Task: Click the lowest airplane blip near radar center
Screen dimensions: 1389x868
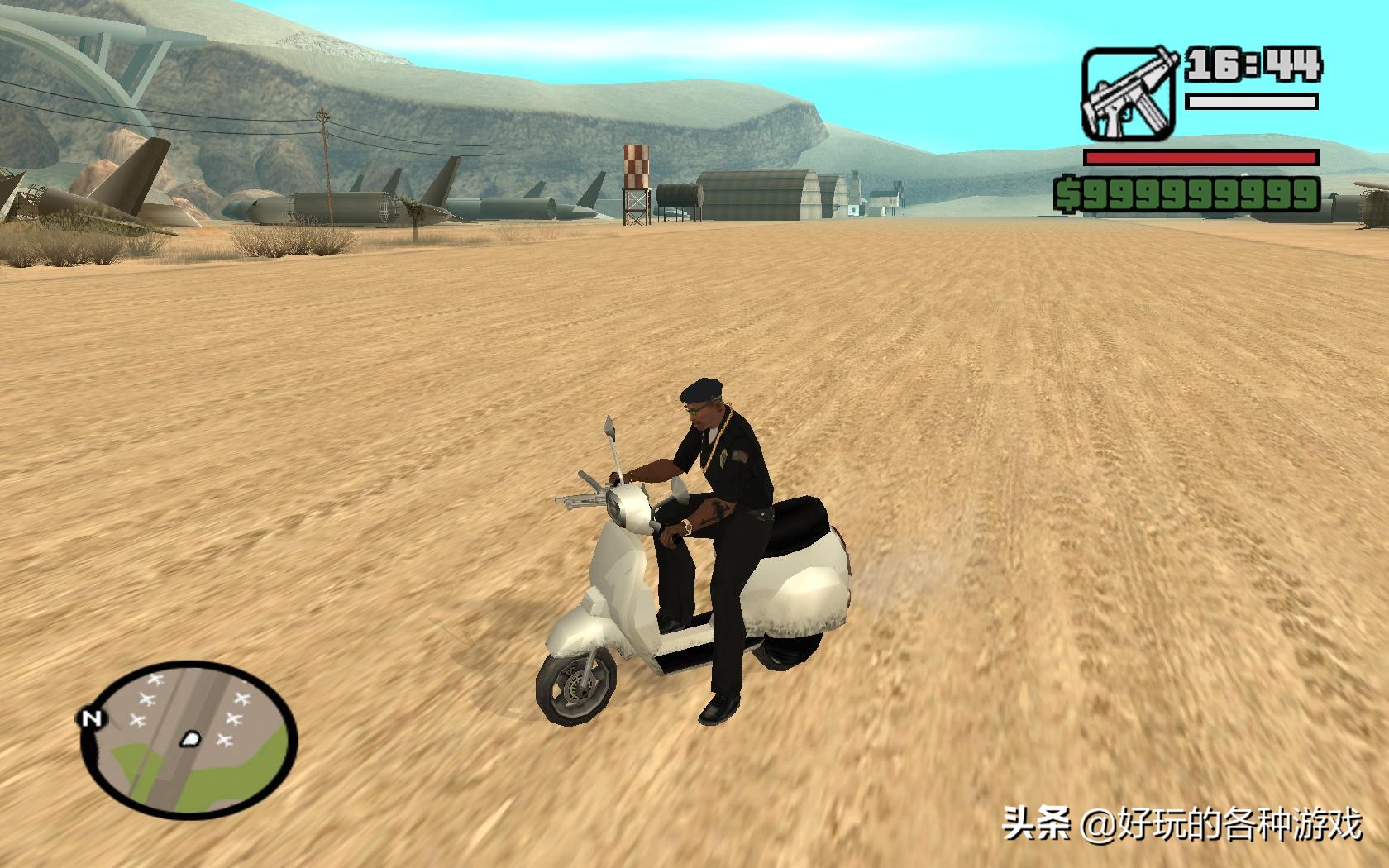Action: 226,740
